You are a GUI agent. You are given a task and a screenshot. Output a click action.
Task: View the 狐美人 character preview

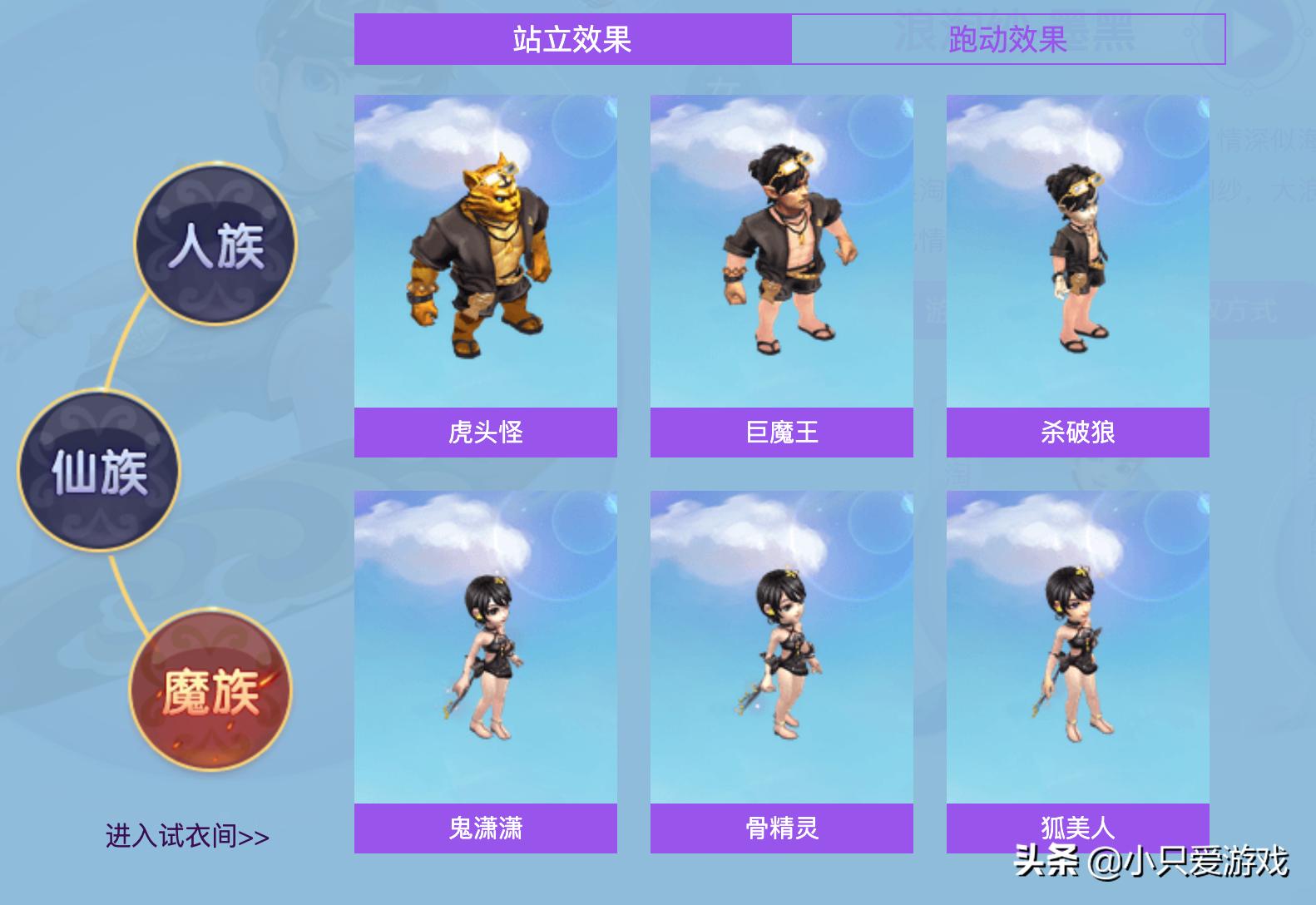pyautogui.click(x=1078, y=649)
